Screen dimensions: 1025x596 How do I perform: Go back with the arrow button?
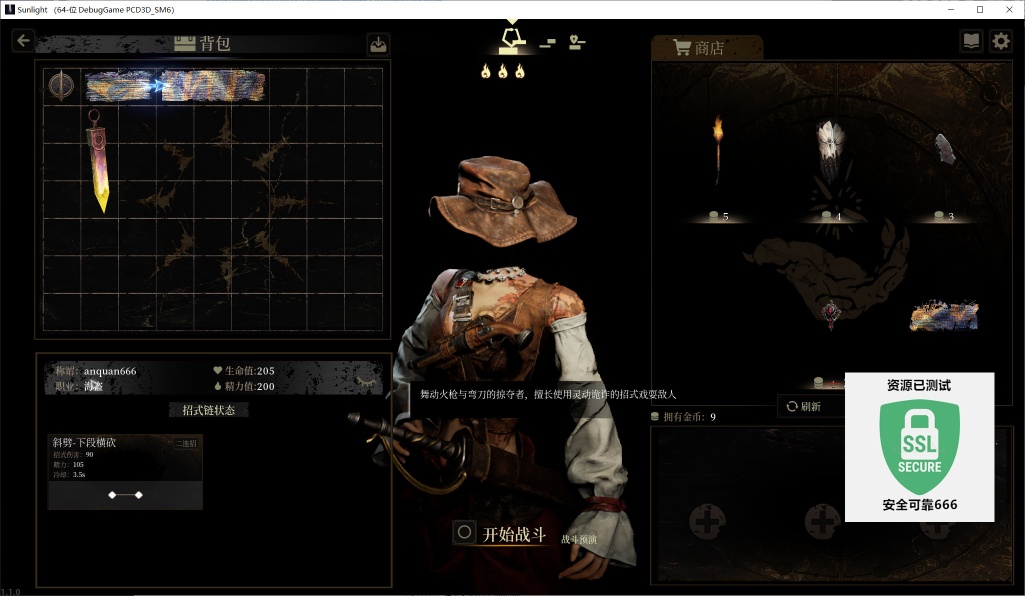tap(23, 41)
